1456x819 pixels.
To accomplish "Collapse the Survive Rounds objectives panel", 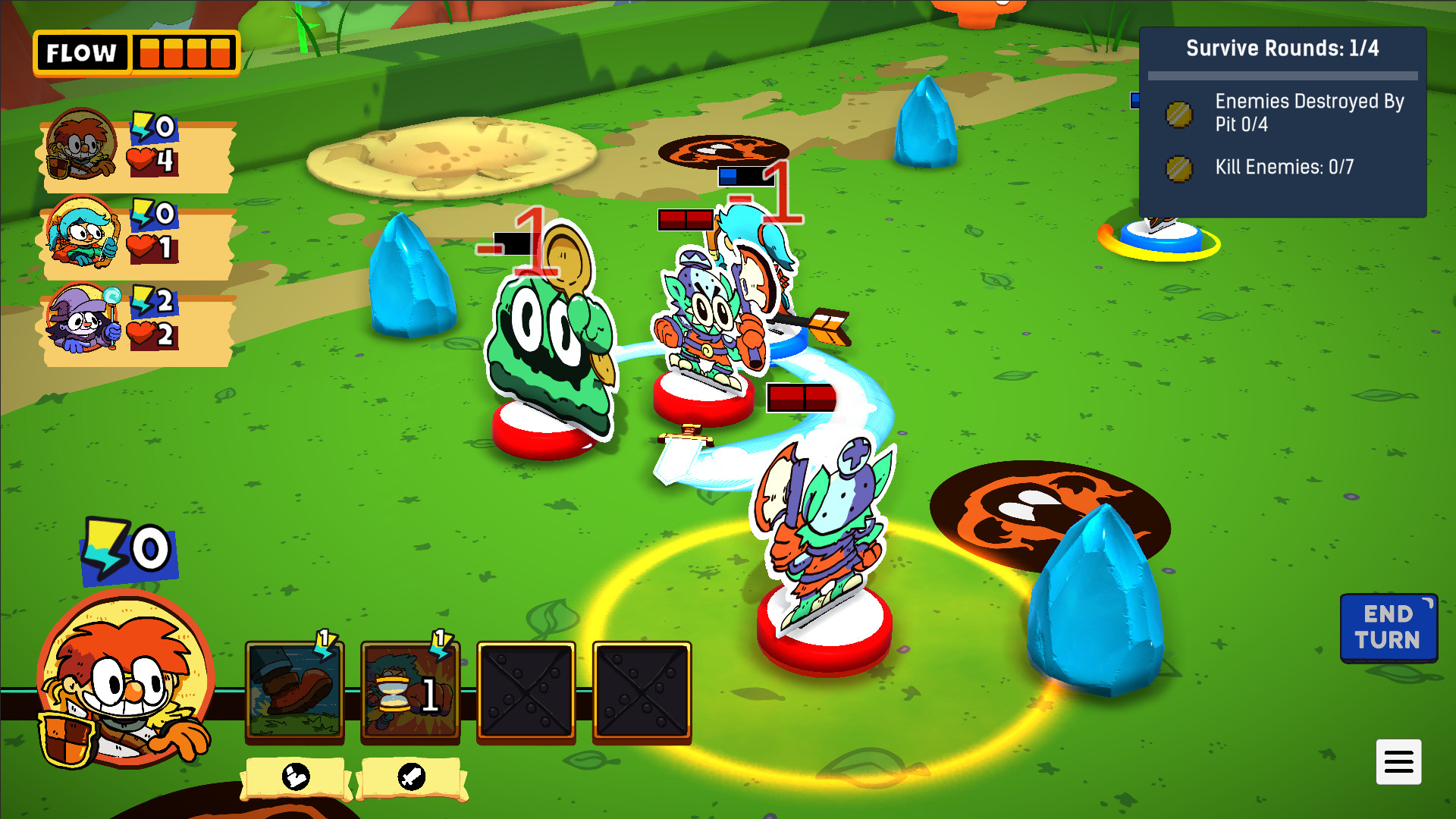I will pos(1285,48).
